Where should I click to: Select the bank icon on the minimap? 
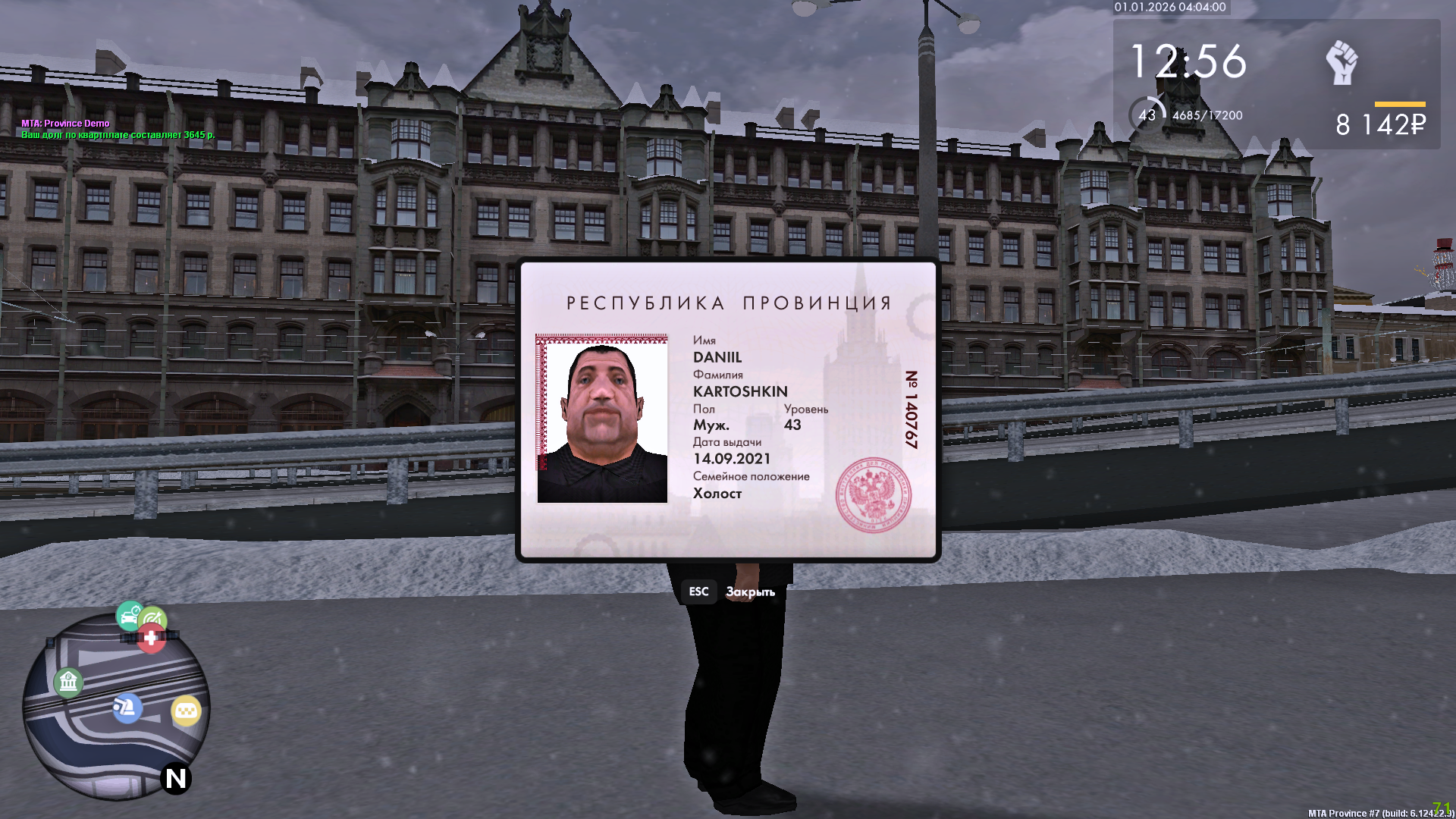(x=69, y=682)
